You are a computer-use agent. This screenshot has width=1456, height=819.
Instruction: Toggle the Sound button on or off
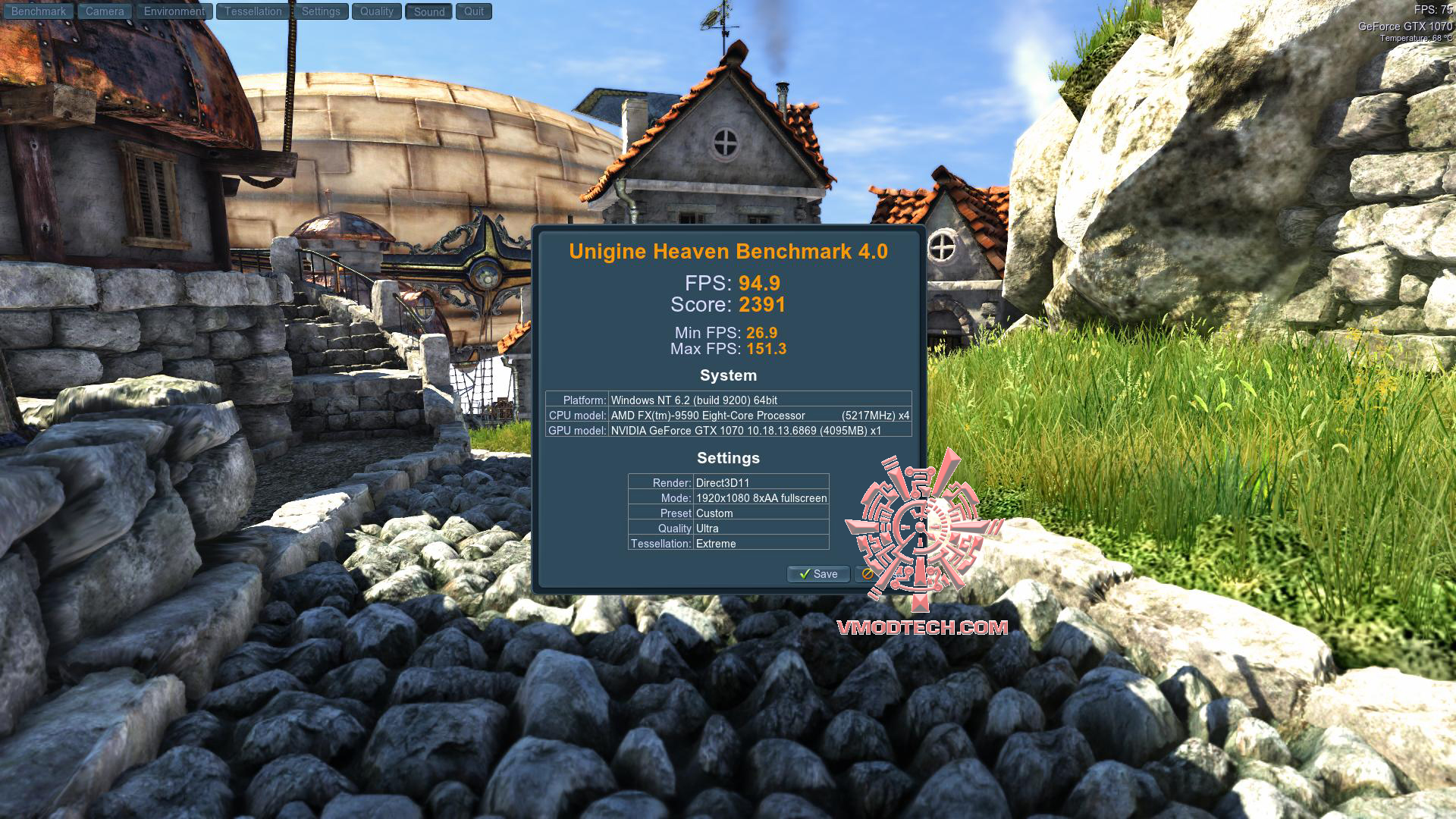[x=428, y=11]
